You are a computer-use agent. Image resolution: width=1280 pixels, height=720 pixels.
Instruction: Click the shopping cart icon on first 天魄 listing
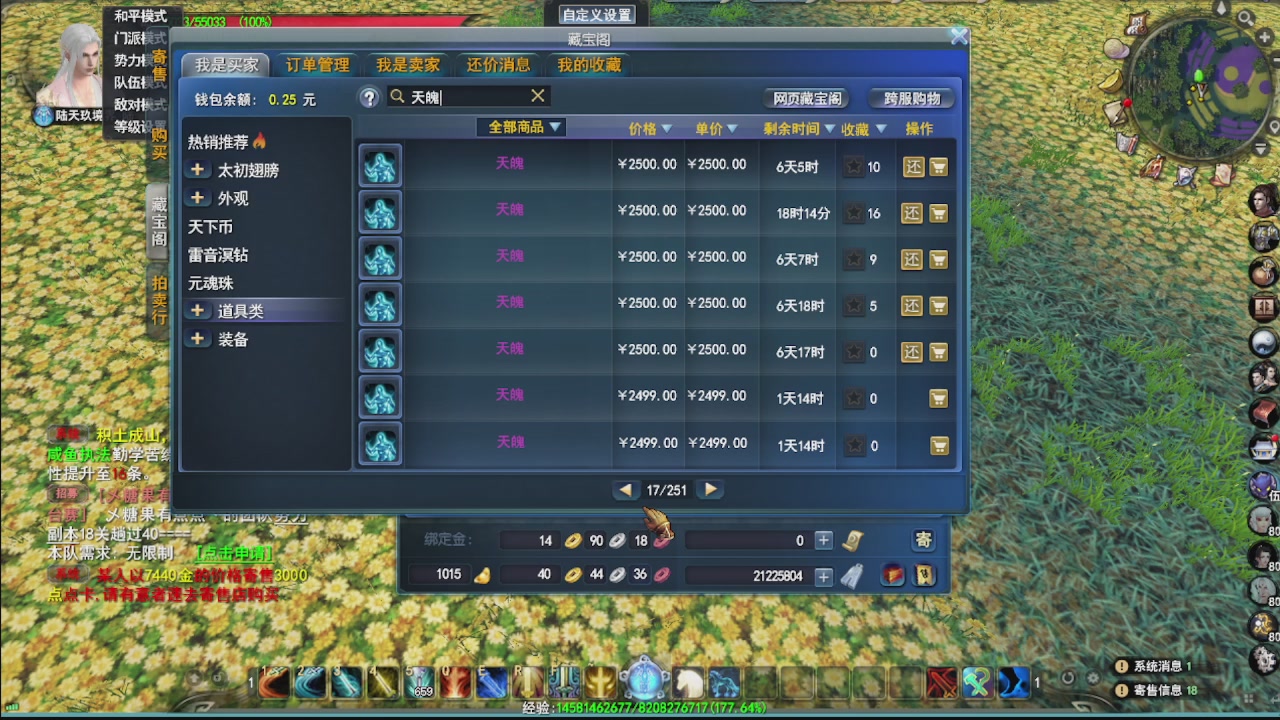937,166
